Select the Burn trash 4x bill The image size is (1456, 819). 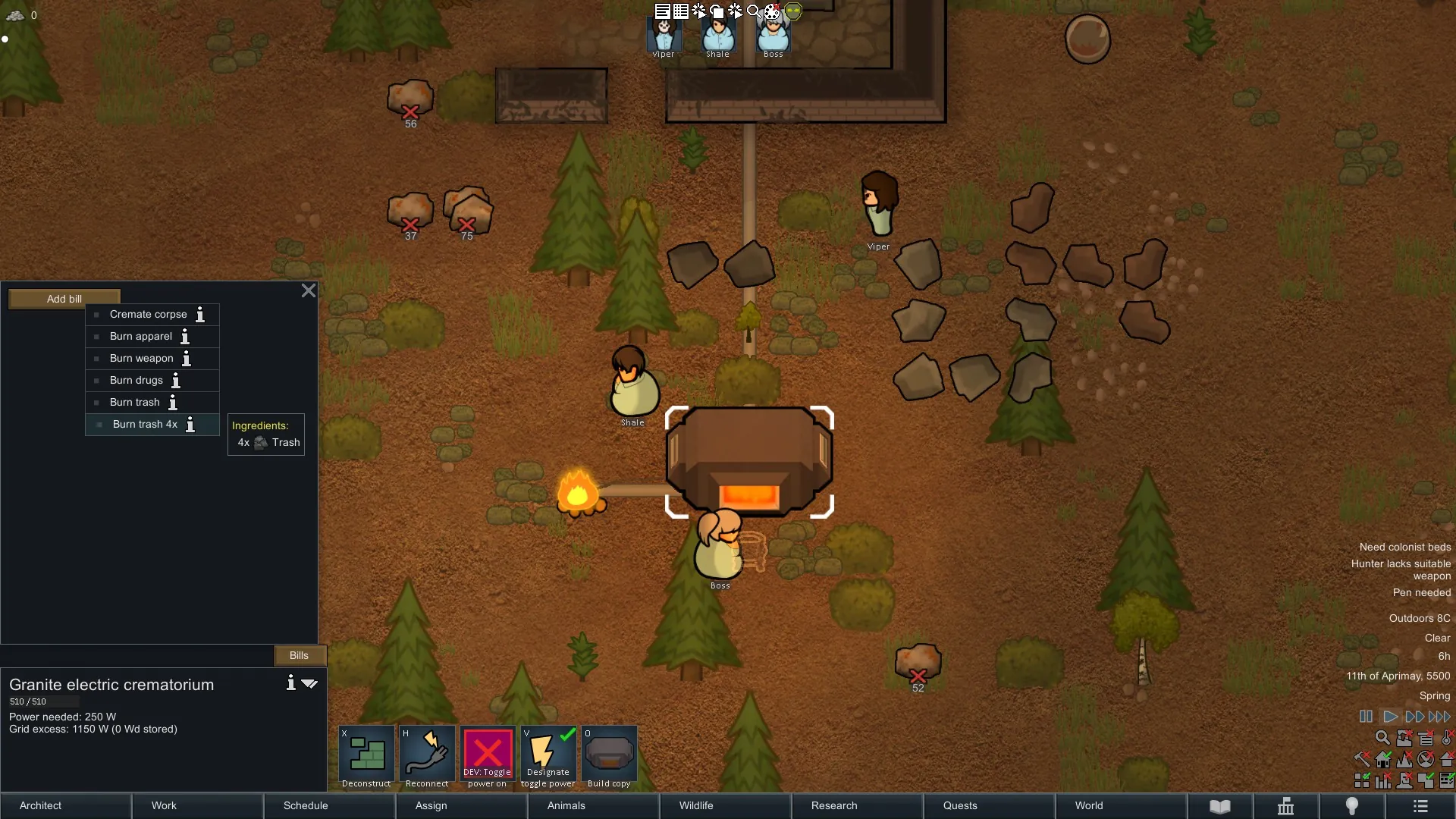click(145, 424)
